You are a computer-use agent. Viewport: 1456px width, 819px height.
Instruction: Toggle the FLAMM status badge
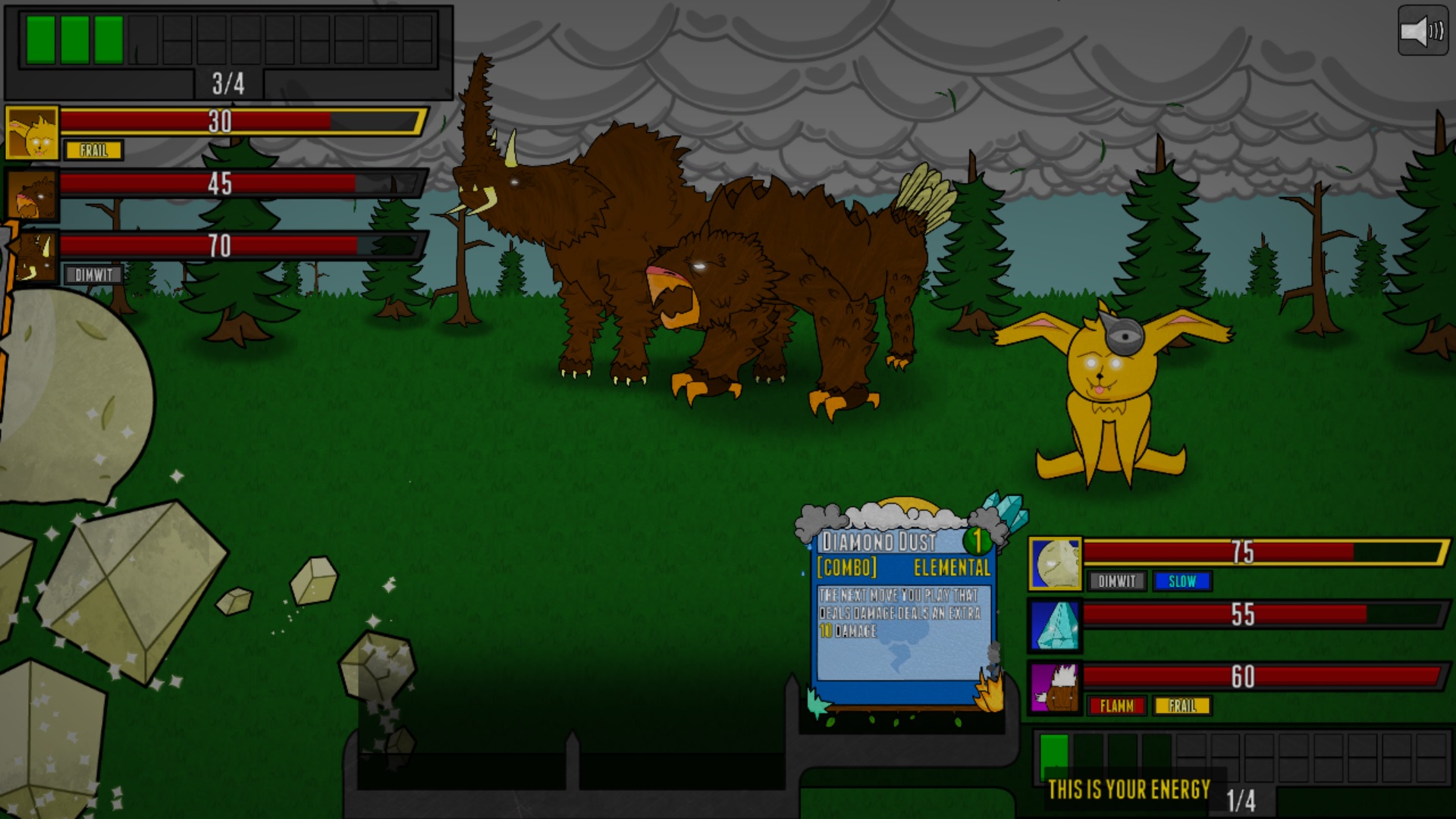1116,705
